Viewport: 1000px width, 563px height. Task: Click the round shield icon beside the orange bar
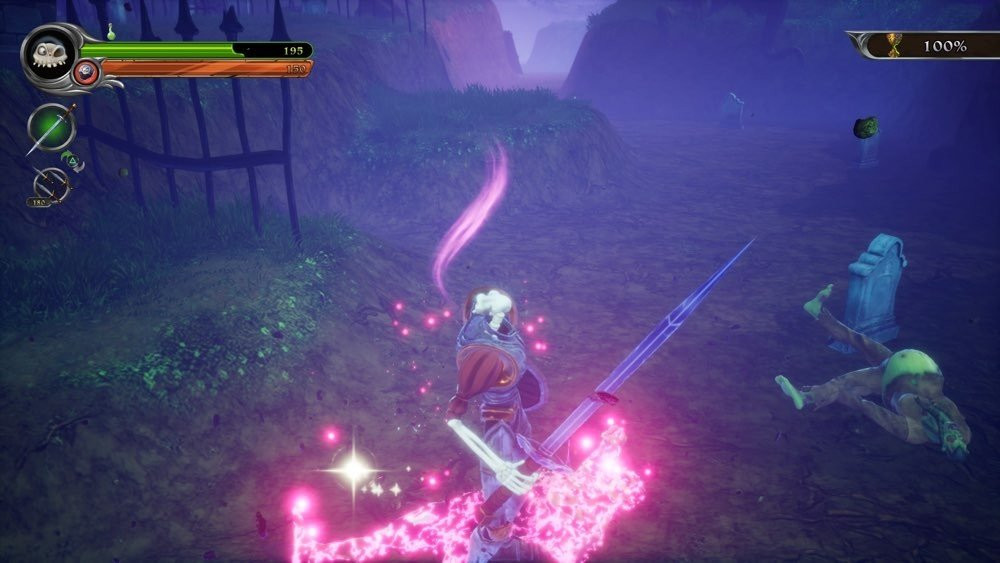pos(87,71)
